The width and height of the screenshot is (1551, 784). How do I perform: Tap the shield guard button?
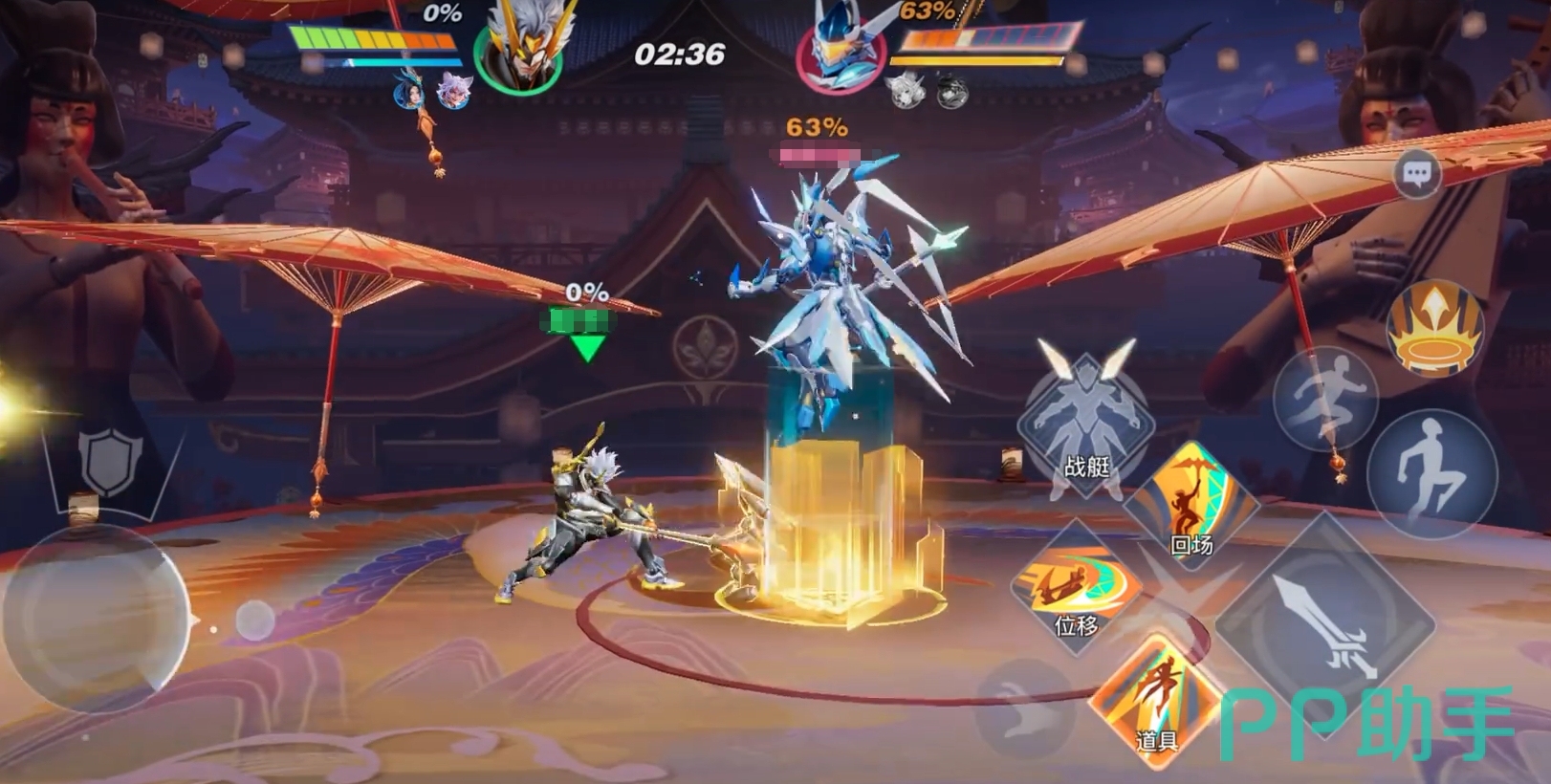111,462
